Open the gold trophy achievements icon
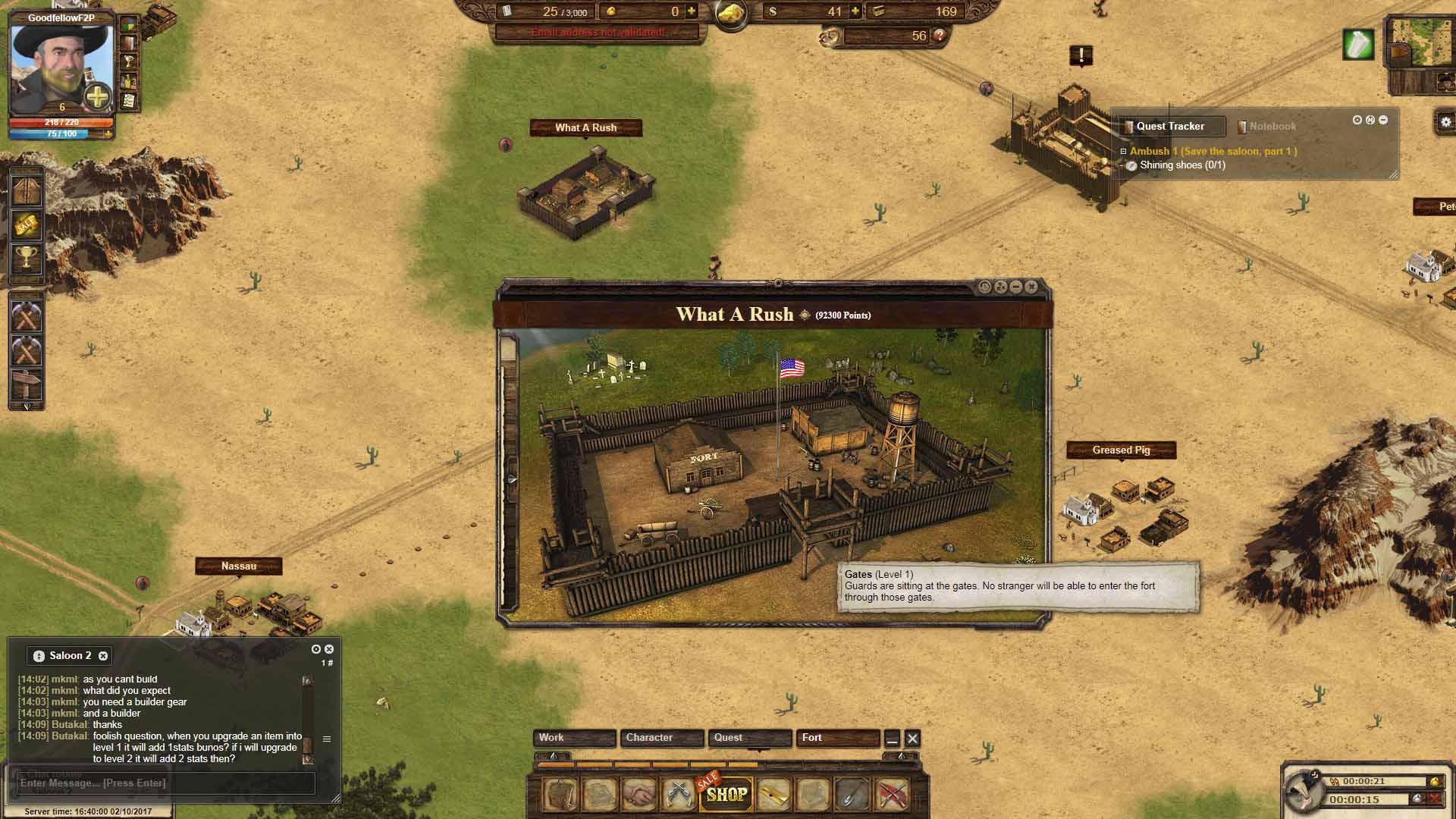This screenshot has height=819, width=1456. point(26,259)
